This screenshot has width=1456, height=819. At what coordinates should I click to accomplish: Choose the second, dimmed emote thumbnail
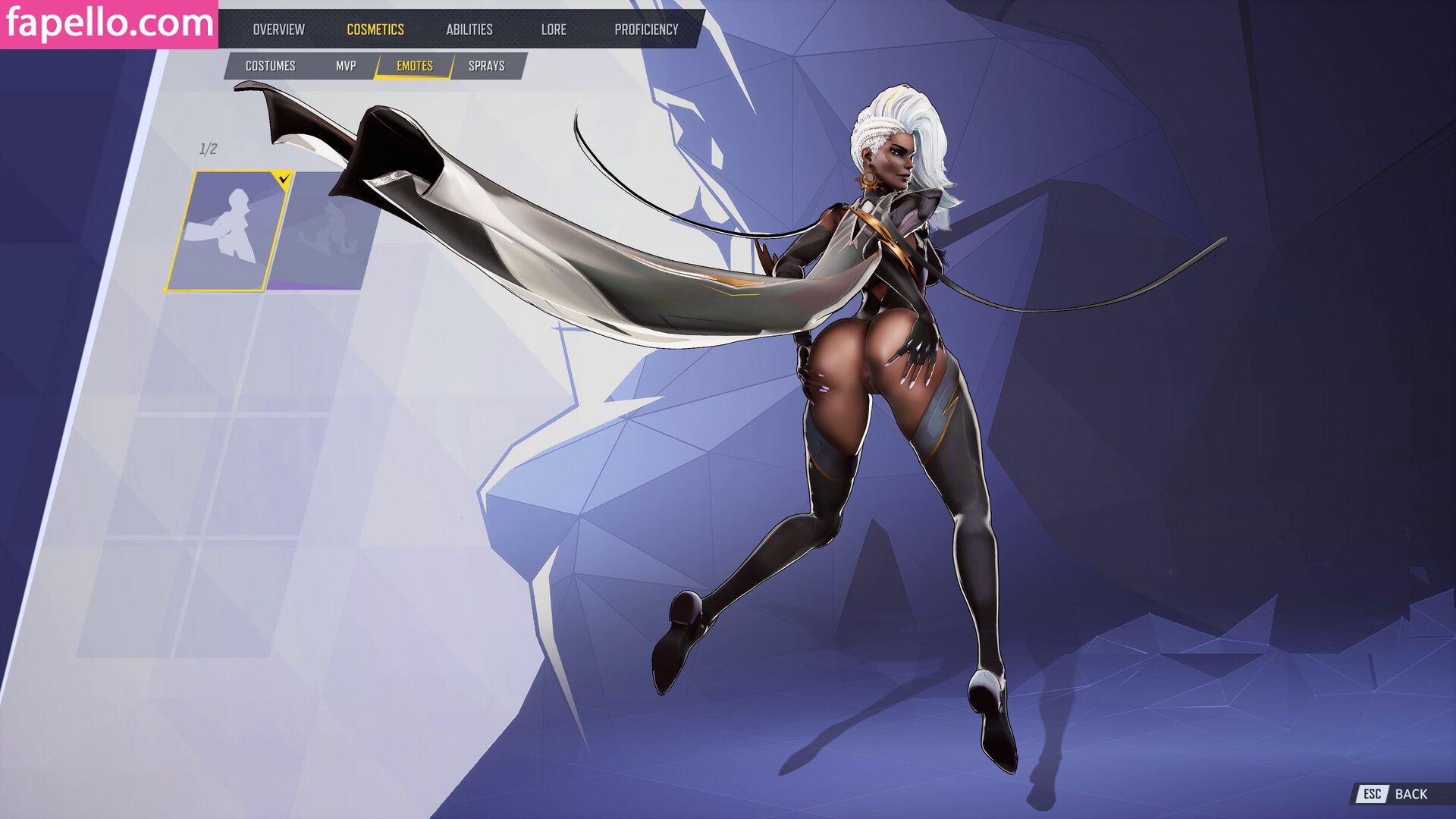(x=323, y=231)
